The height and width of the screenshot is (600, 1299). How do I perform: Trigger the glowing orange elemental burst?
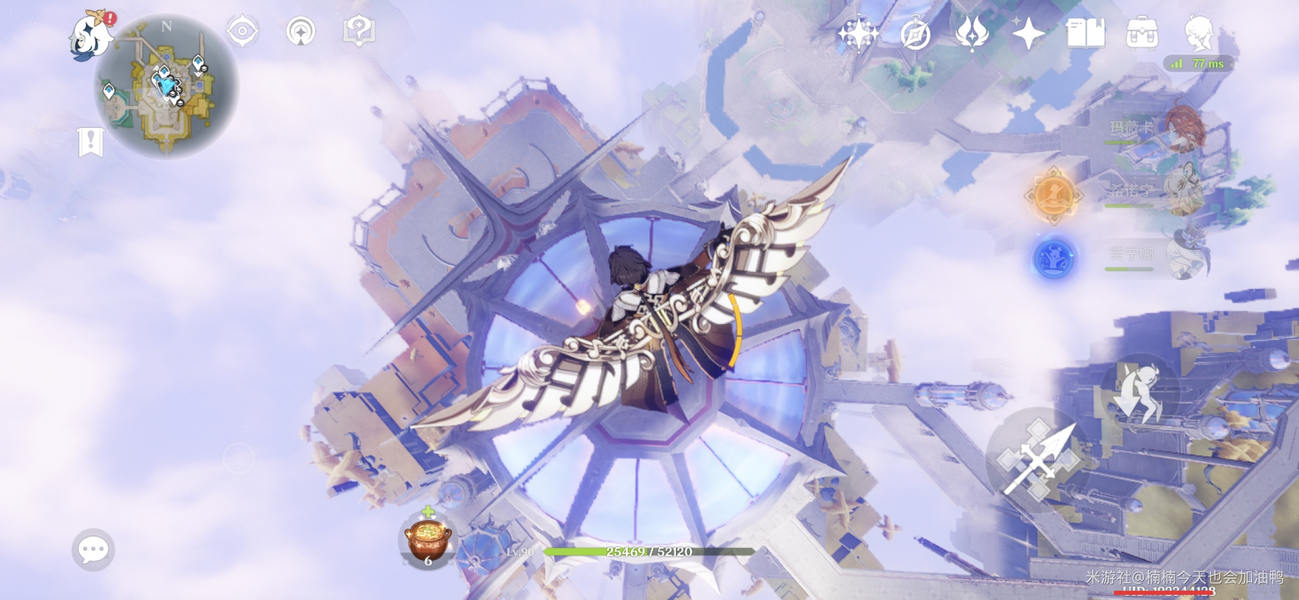pos(1053,195)
